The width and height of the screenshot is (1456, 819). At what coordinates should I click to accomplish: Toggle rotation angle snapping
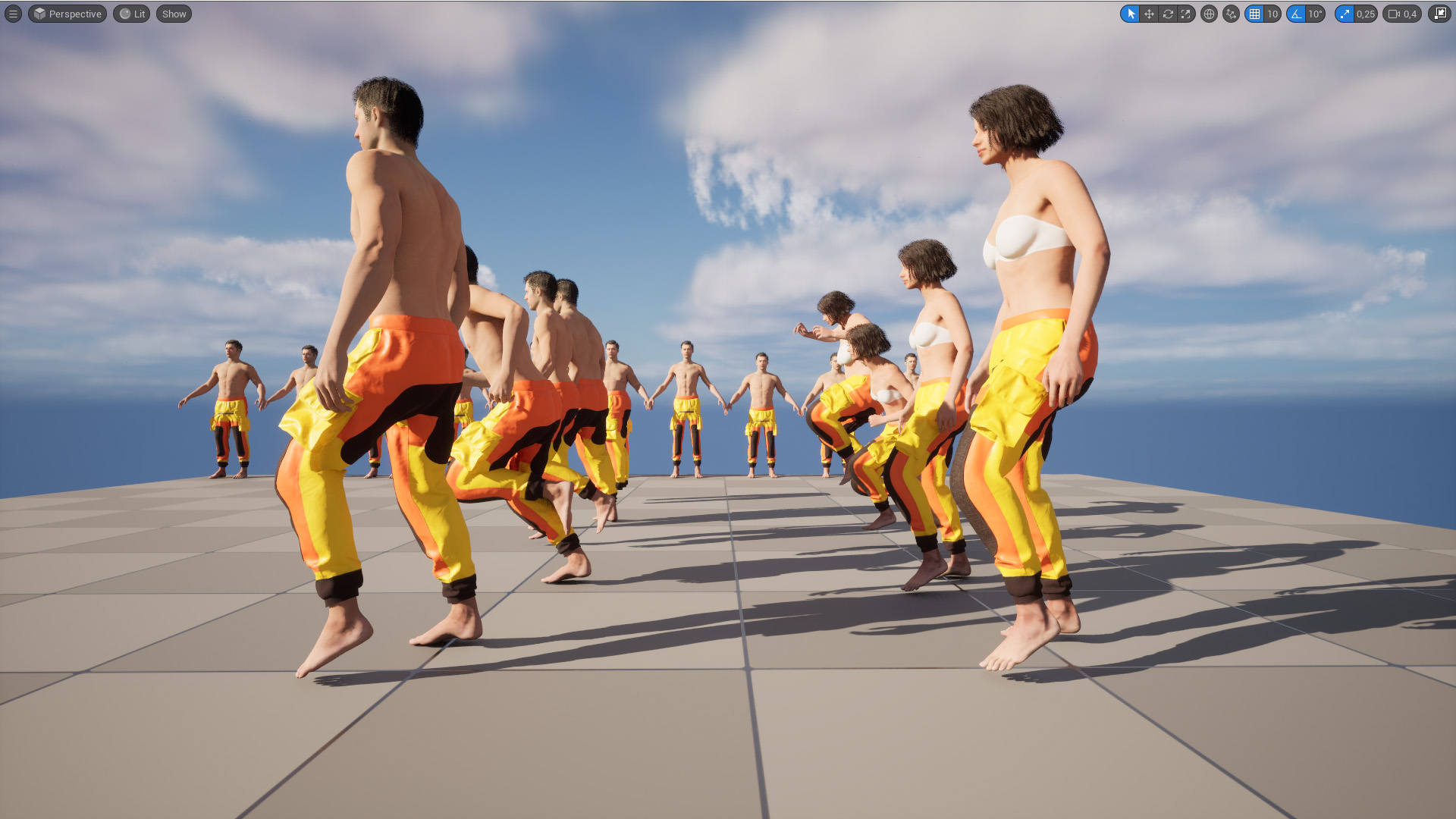coord(1295,14)
